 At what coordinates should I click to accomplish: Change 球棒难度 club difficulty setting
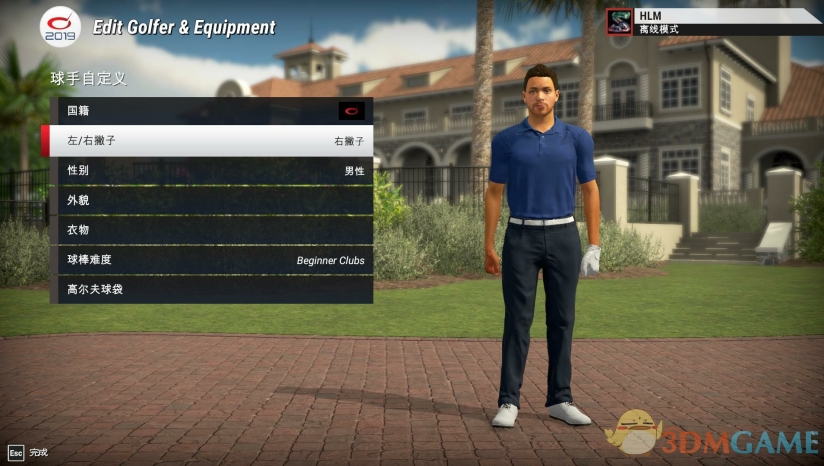pyautogui.click(x=210, y=260)
